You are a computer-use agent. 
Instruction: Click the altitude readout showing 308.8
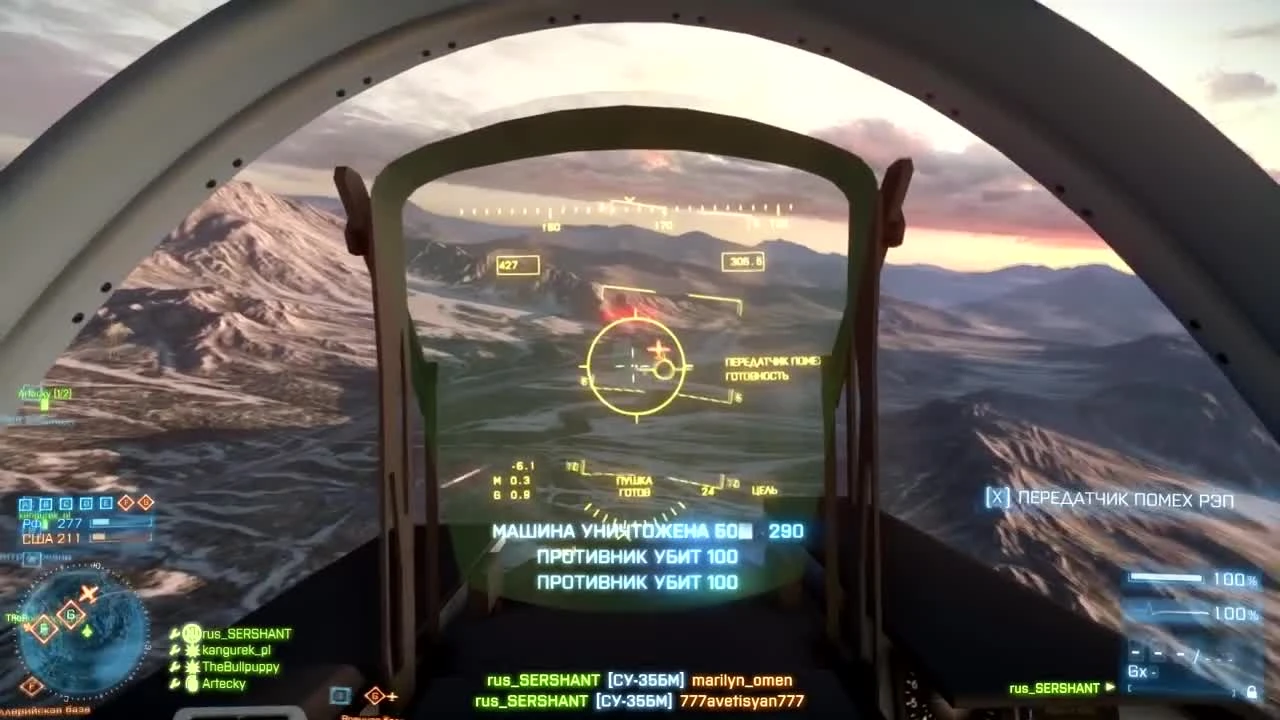[x=741, y=261]
